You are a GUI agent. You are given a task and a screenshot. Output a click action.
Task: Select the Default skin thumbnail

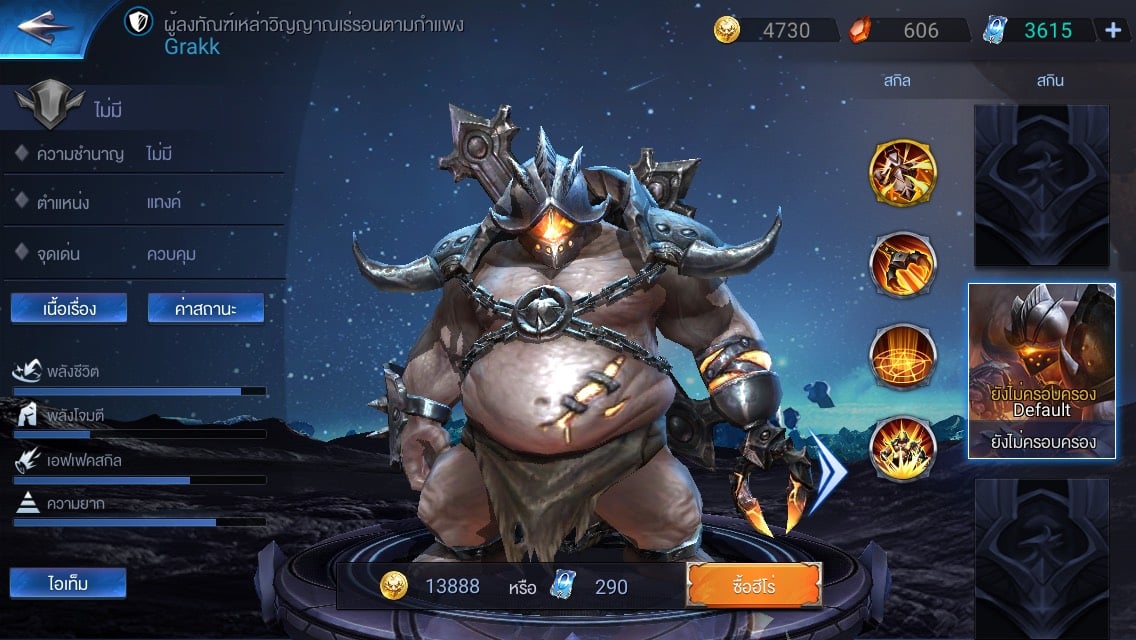tap(1042, 370)
